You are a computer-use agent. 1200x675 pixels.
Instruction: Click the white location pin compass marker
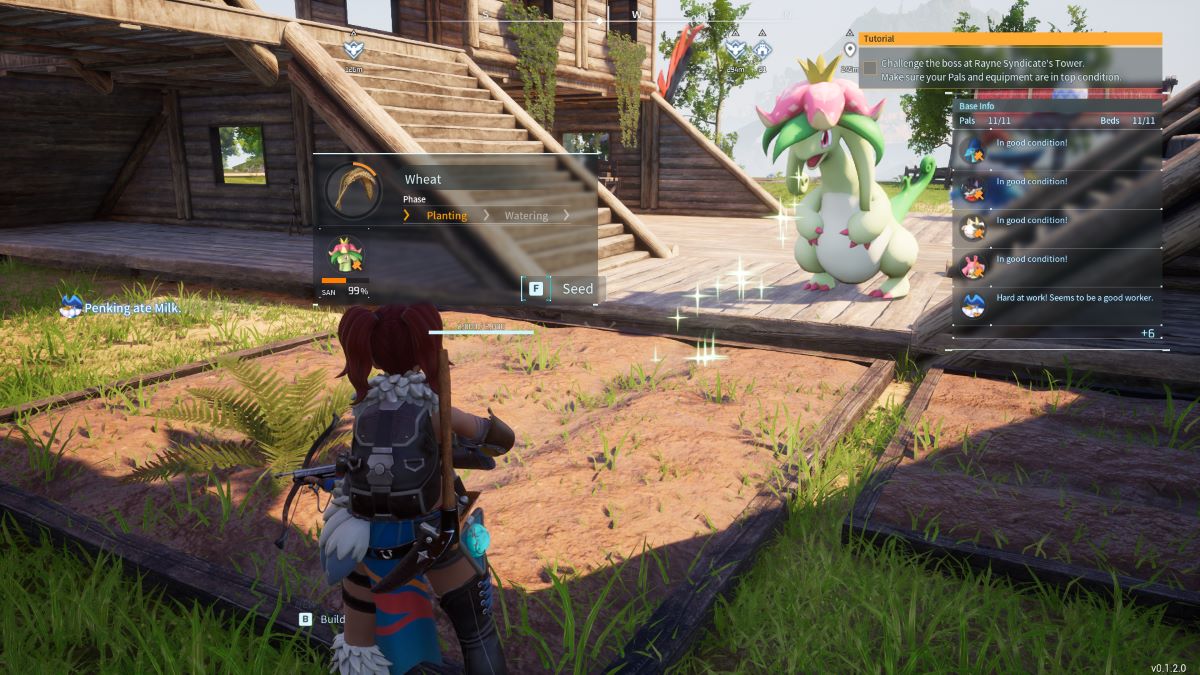pos(850,49)
